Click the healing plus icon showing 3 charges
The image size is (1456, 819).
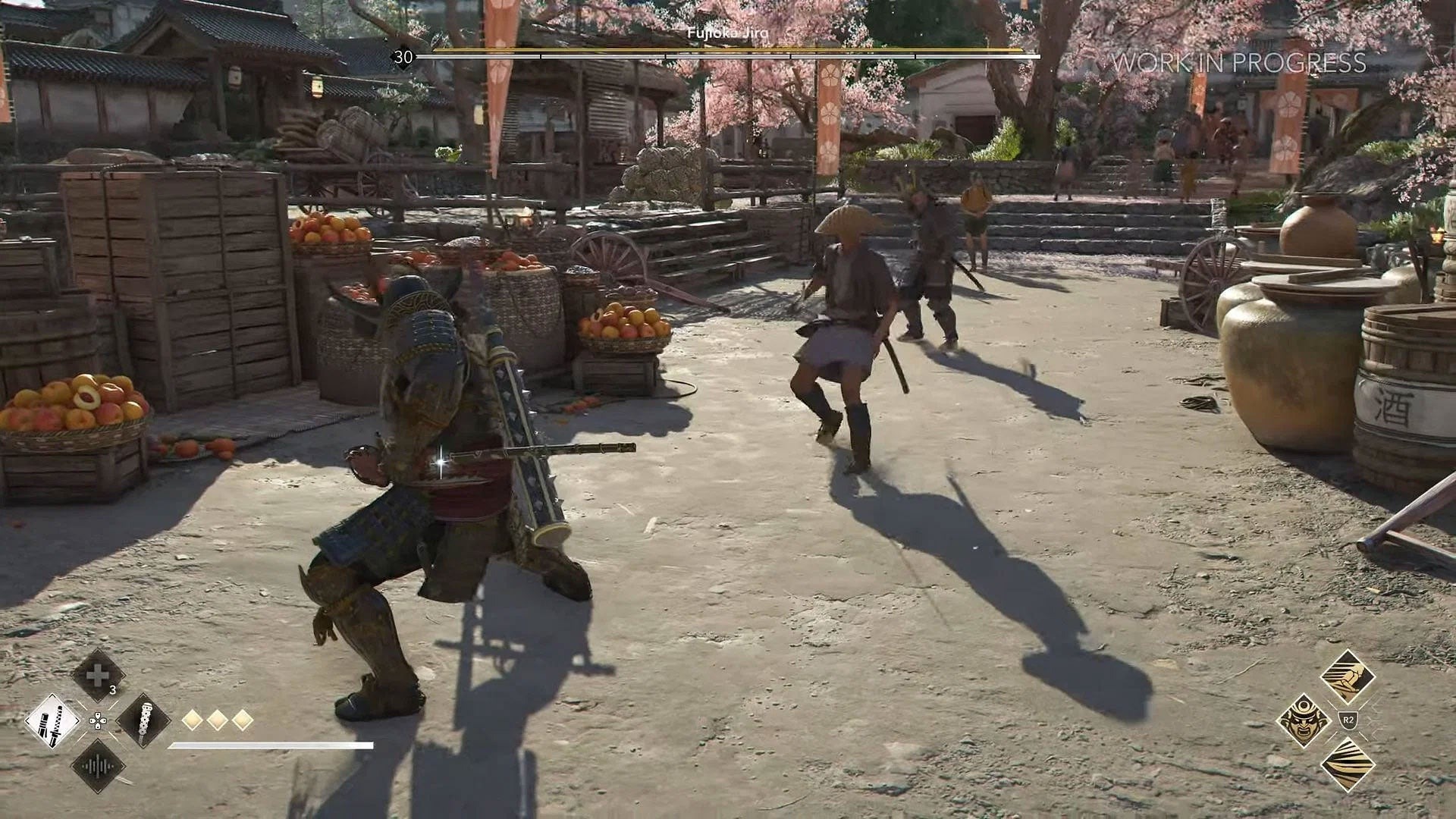(97, 674)
